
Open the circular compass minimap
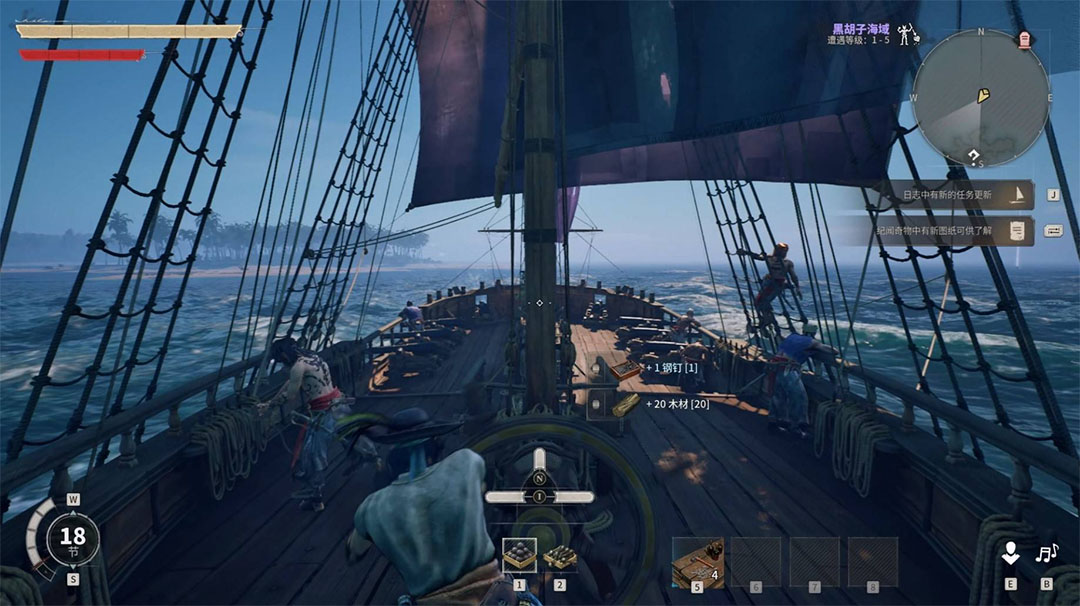point(981,97)
